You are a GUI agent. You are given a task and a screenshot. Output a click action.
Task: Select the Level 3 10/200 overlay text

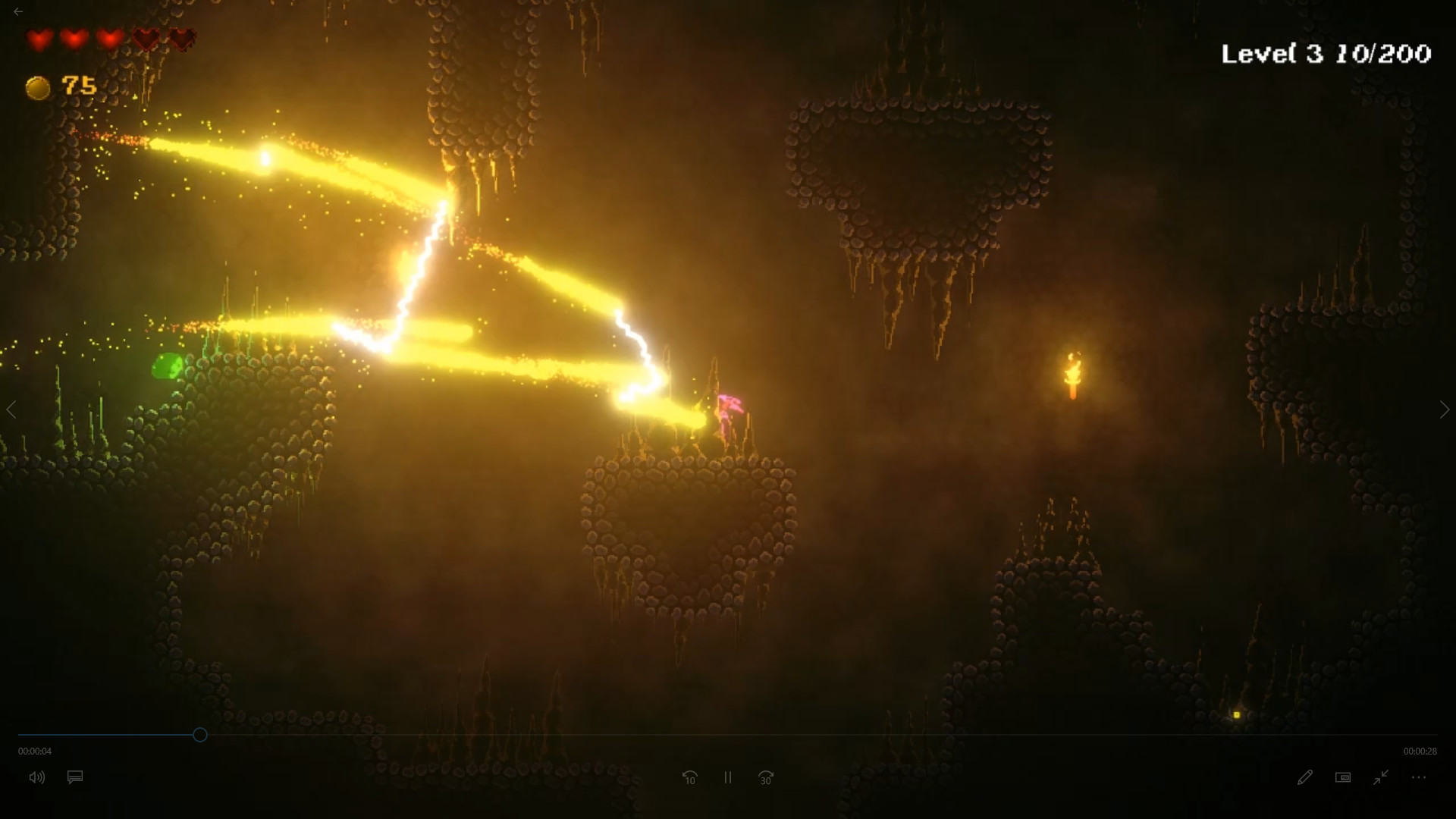1326,53
